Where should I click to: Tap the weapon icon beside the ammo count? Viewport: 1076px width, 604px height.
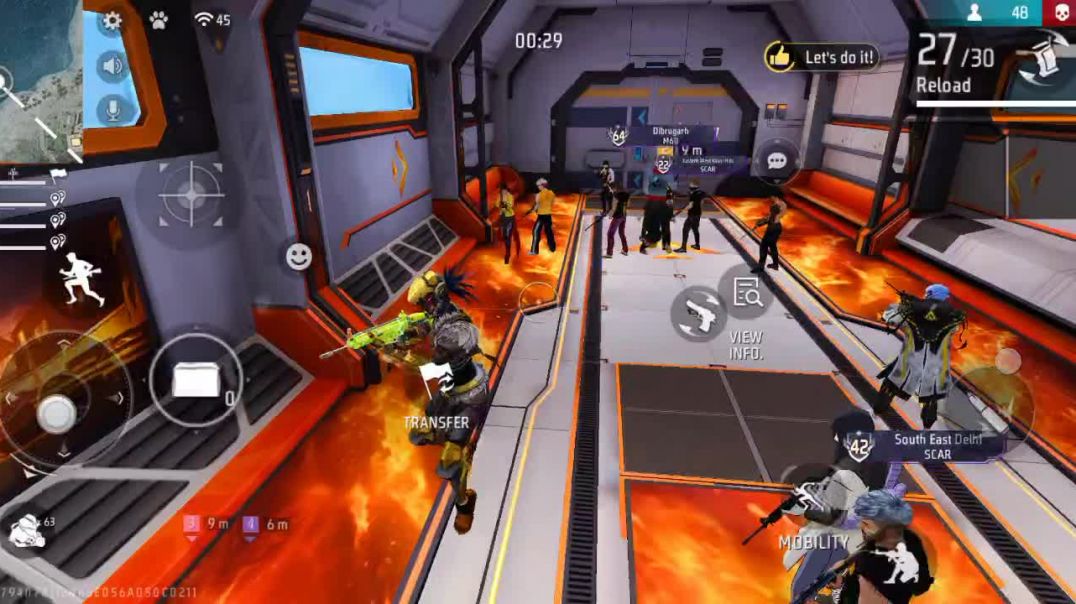[x=1040, y=57]
